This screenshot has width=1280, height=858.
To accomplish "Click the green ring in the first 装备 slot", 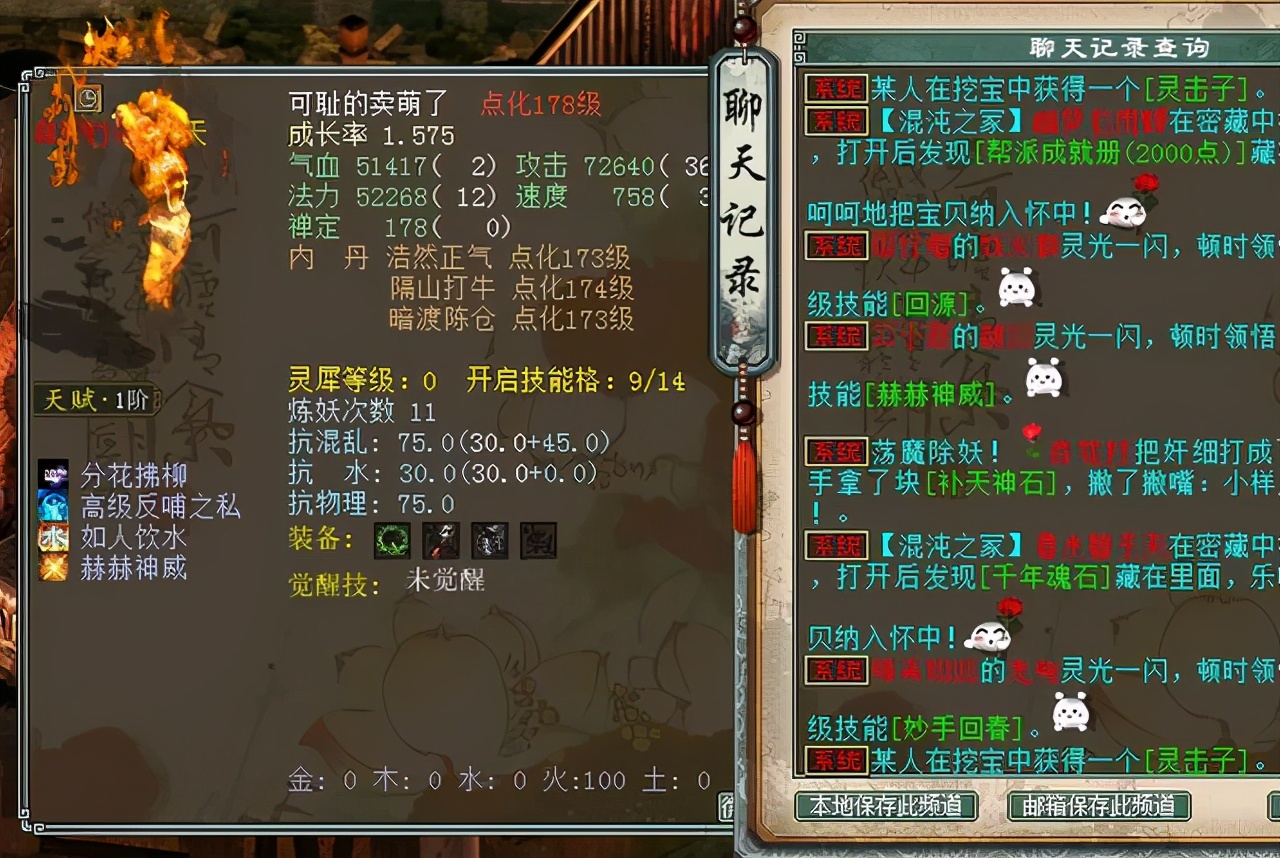I will (393, 539).
